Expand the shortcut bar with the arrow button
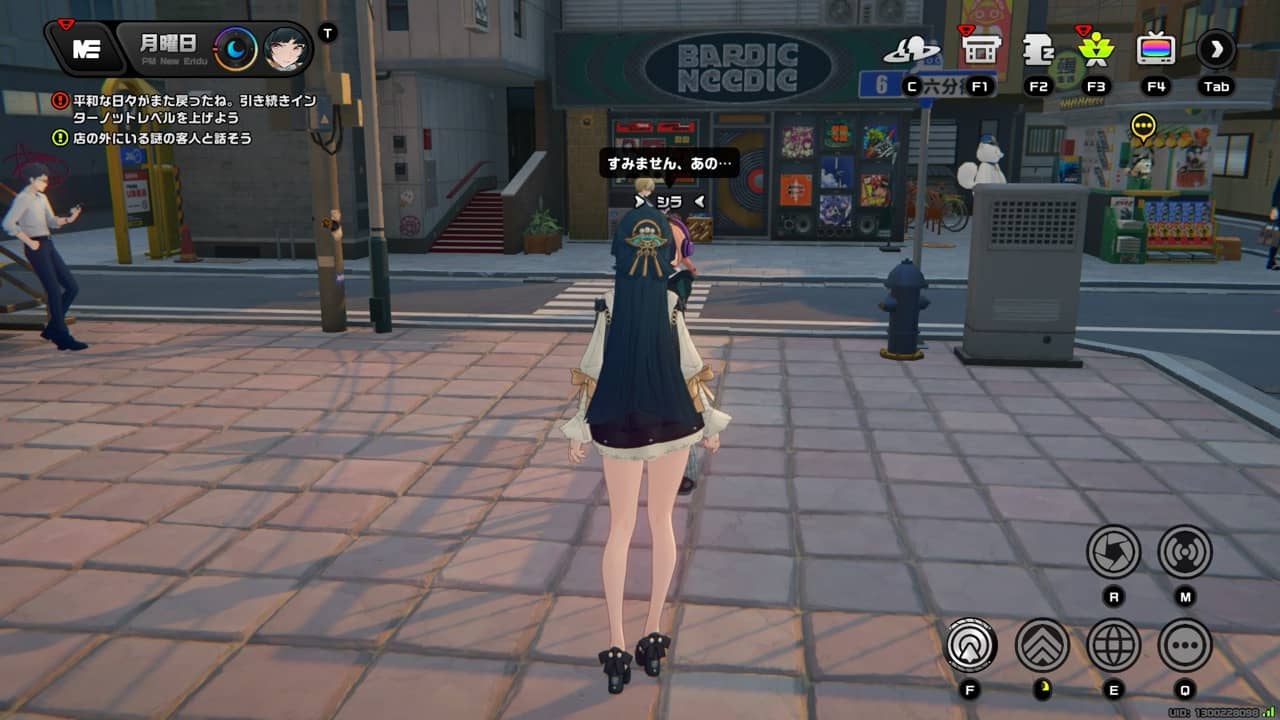The image size is (1280, 720). click(x=1216, y=49)
